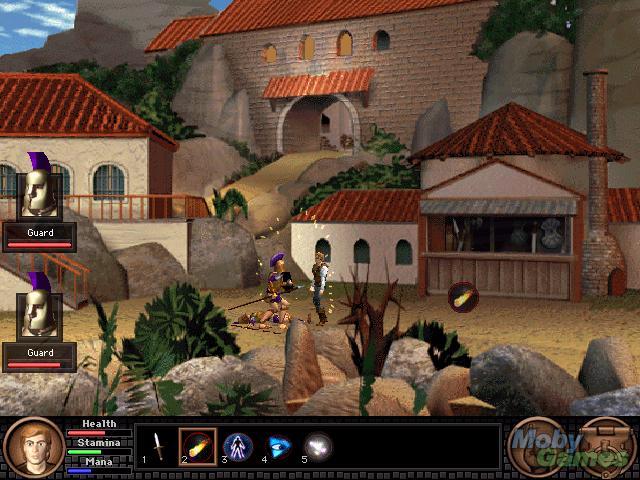The image size is (640, 480).
Task: Choose the flame dart spell in slot 2
Action: point(197,446)
